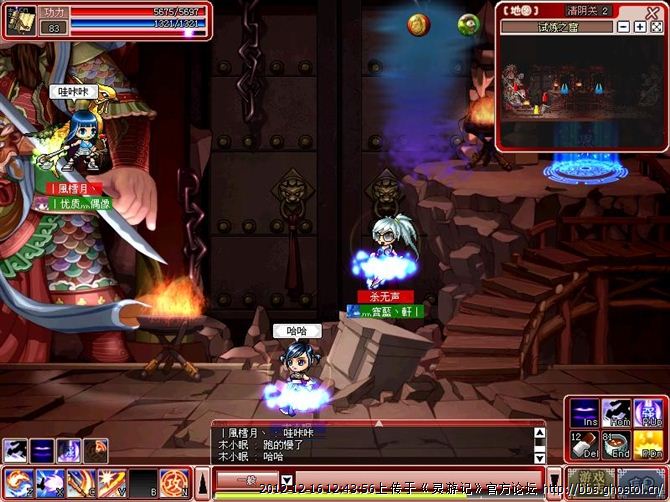Consume the soup bowl in the End slot
The image size is (670, 502).
tap(615, 444)
